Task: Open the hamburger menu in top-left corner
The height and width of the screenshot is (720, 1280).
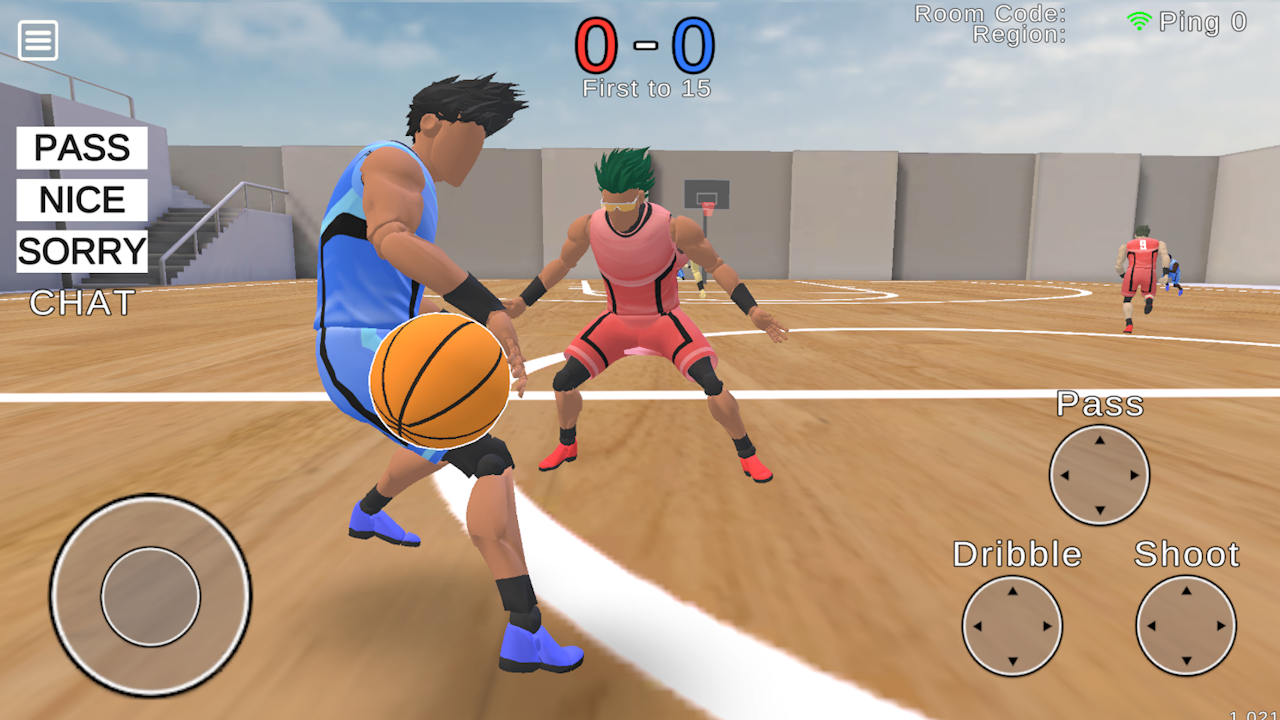Action: pyautogui.click(x=37, y=40)
